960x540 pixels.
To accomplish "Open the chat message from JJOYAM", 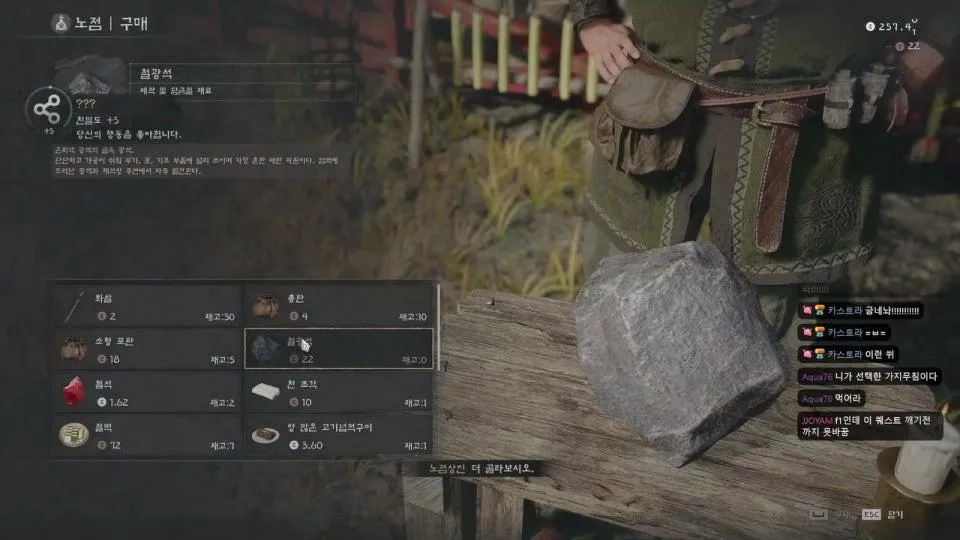I will [x=868, y=427].
